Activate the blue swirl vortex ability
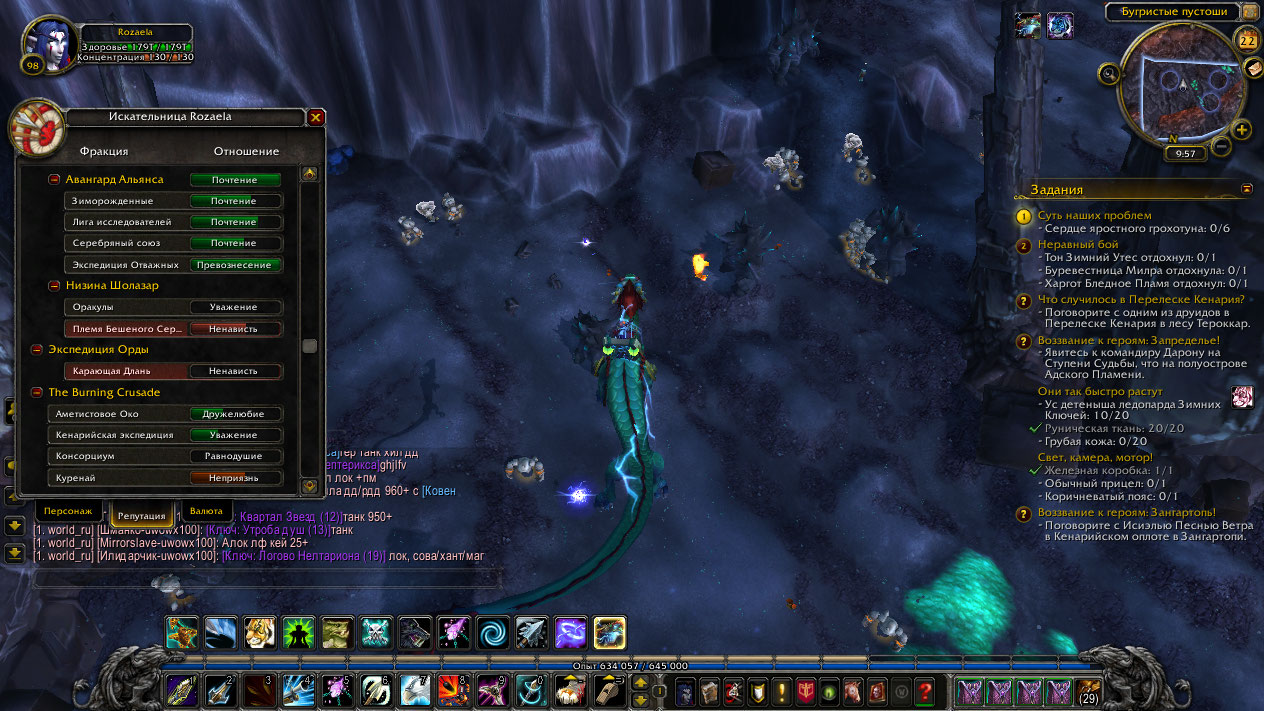Screen dimensions: 1264x711 pyautogui.click(x=492, y=632)
